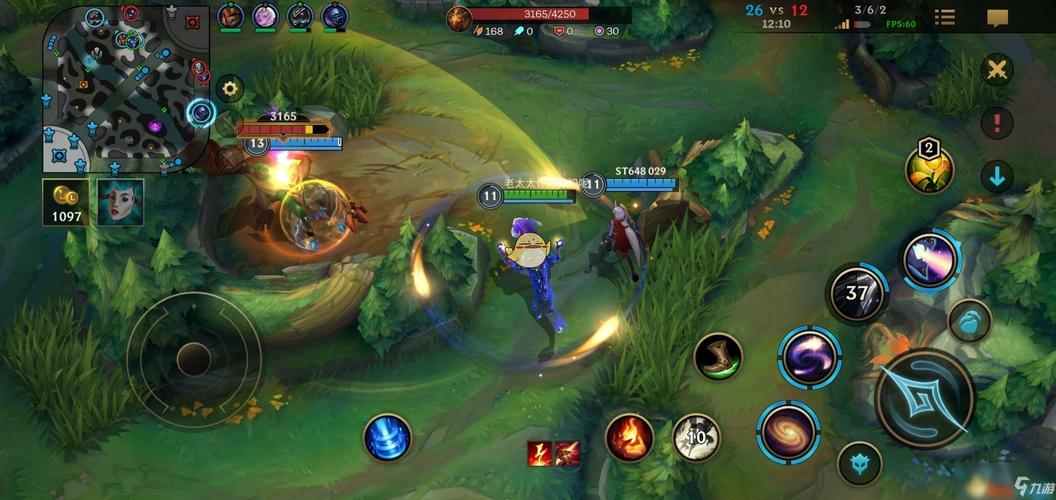Cast the orange galaxy spiral ability
Screen dimensions: 1056x500
tap(789, 432)
